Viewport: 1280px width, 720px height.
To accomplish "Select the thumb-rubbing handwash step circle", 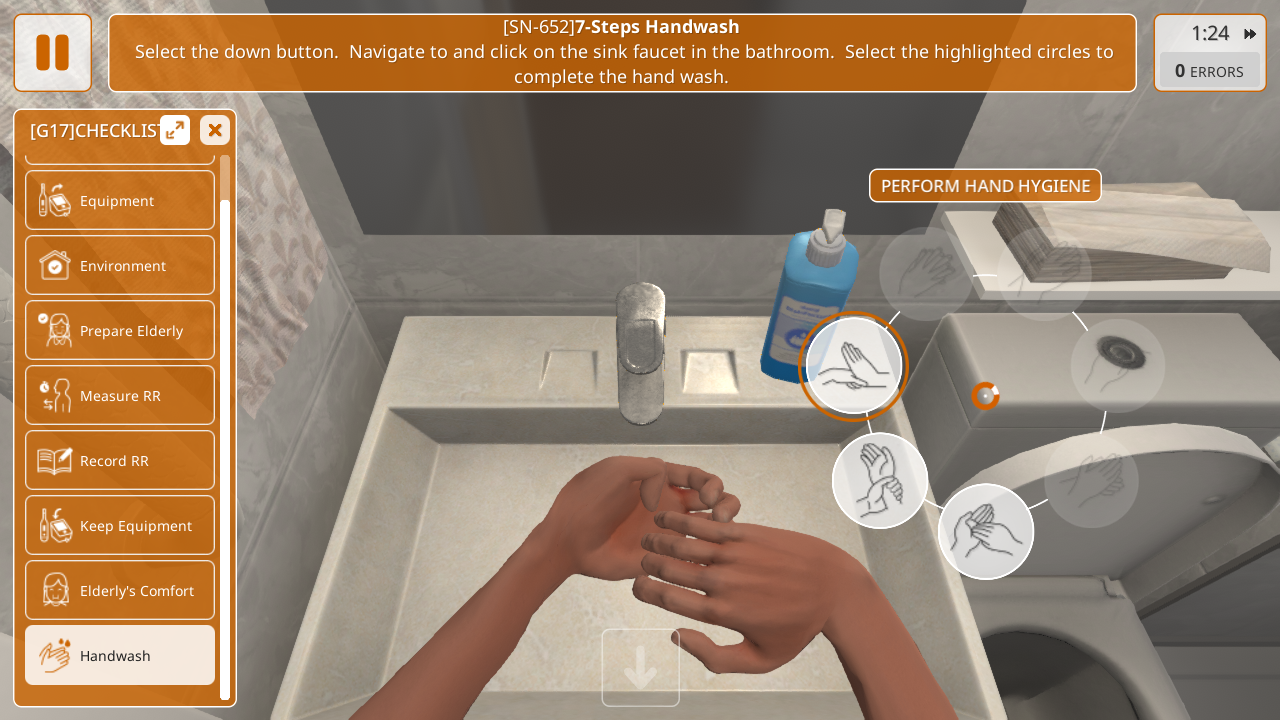I will (985, 531).
